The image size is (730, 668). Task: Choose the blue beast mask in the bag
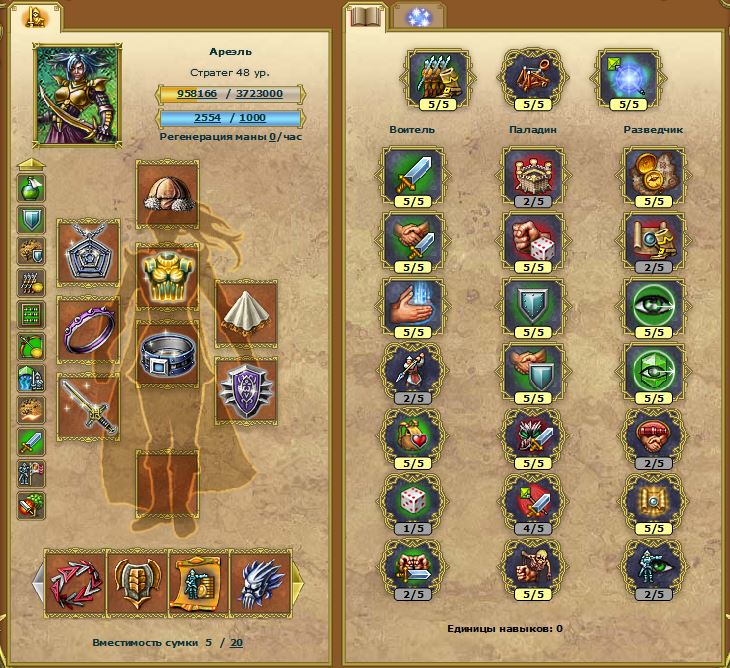coord(259,581)
